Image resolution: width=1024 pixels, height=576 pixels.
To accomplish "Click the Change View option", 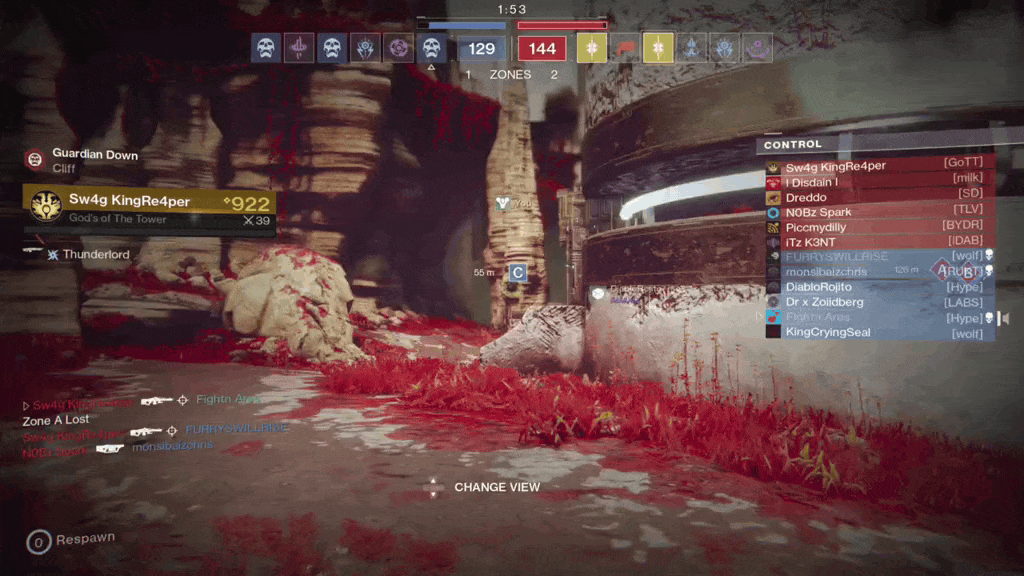I will (496, 488).
